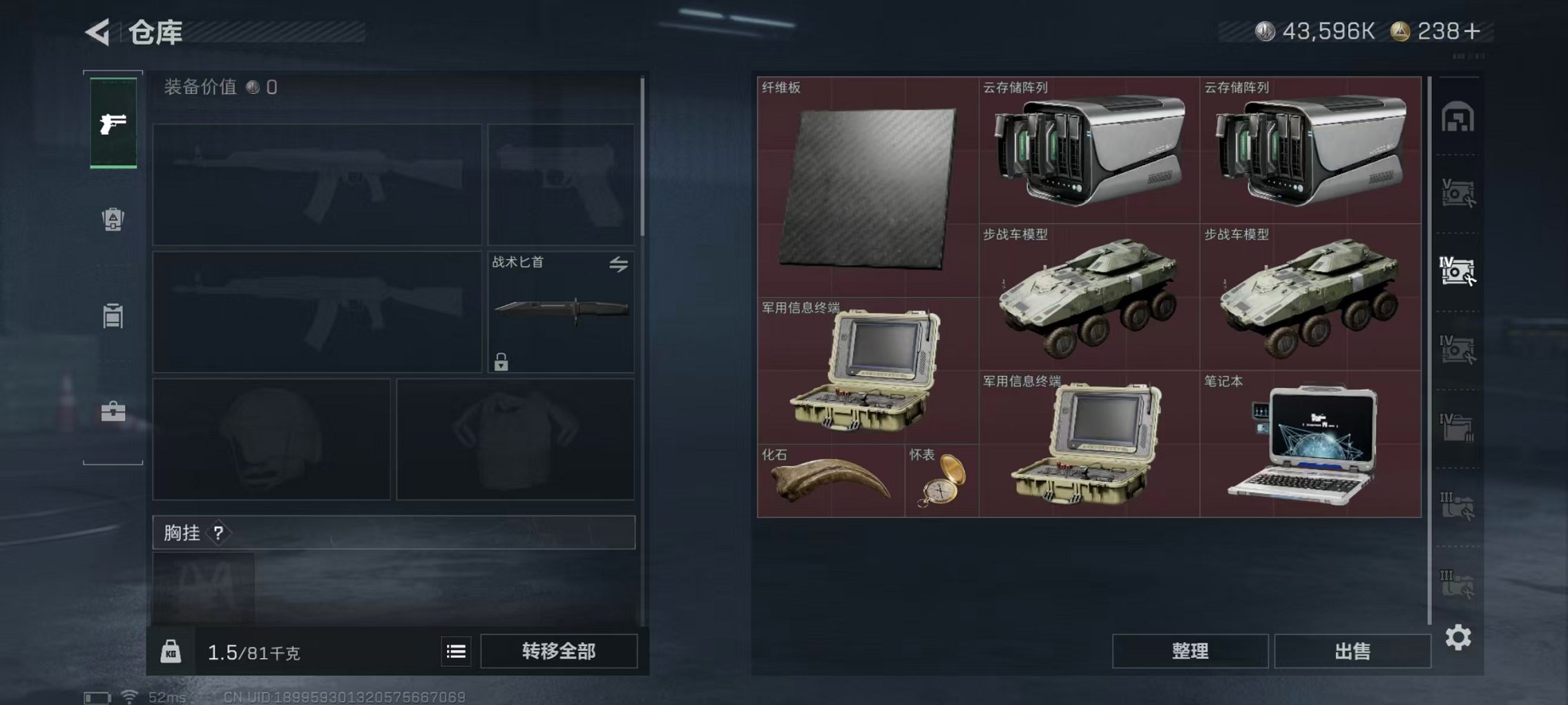Click the list view icon near weight display
The image size is (1568, 705).
[455, 652]
